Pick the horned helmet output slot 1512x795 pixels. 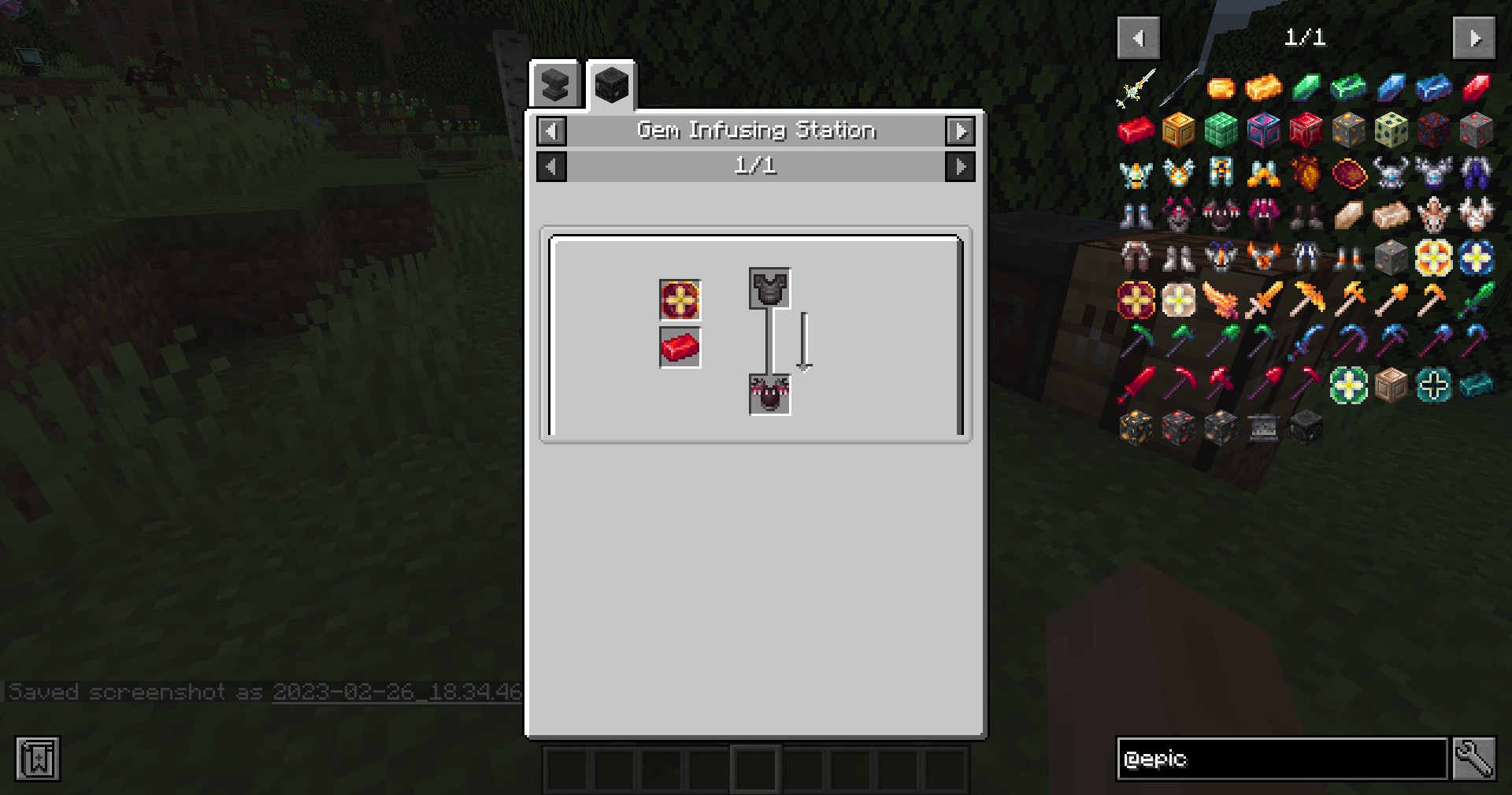tap(769, 394)
